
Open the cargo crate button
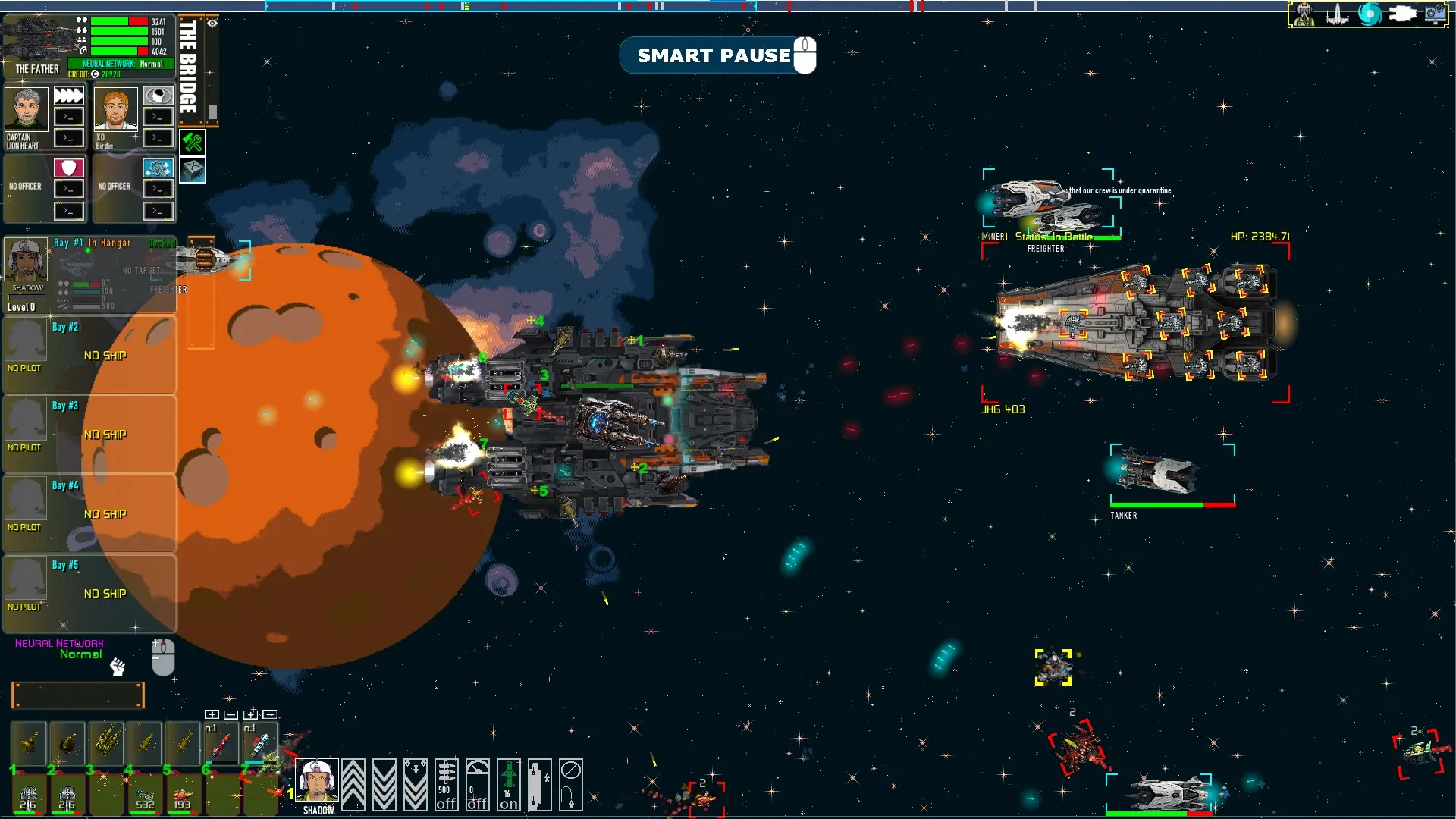point(193,169)
